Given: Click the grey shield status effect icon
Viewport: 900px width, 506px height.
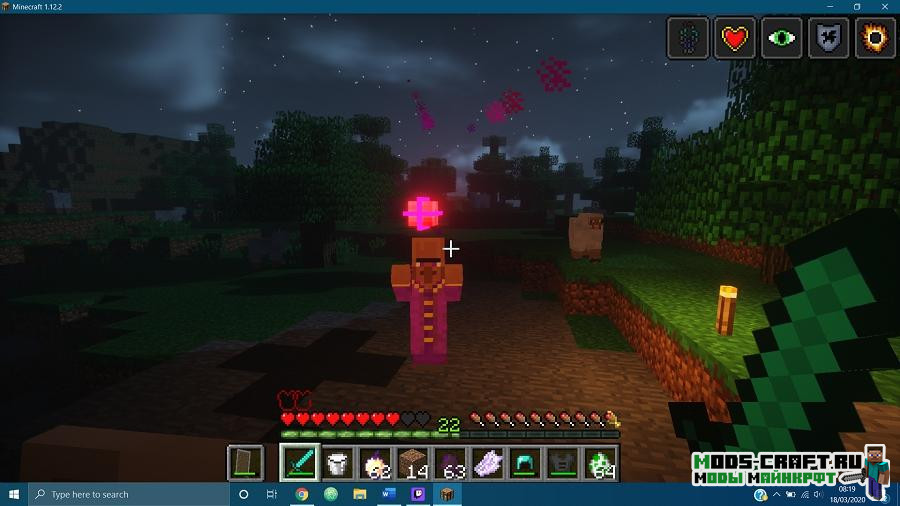Looking at the screenshot, I should coord(829,38).
